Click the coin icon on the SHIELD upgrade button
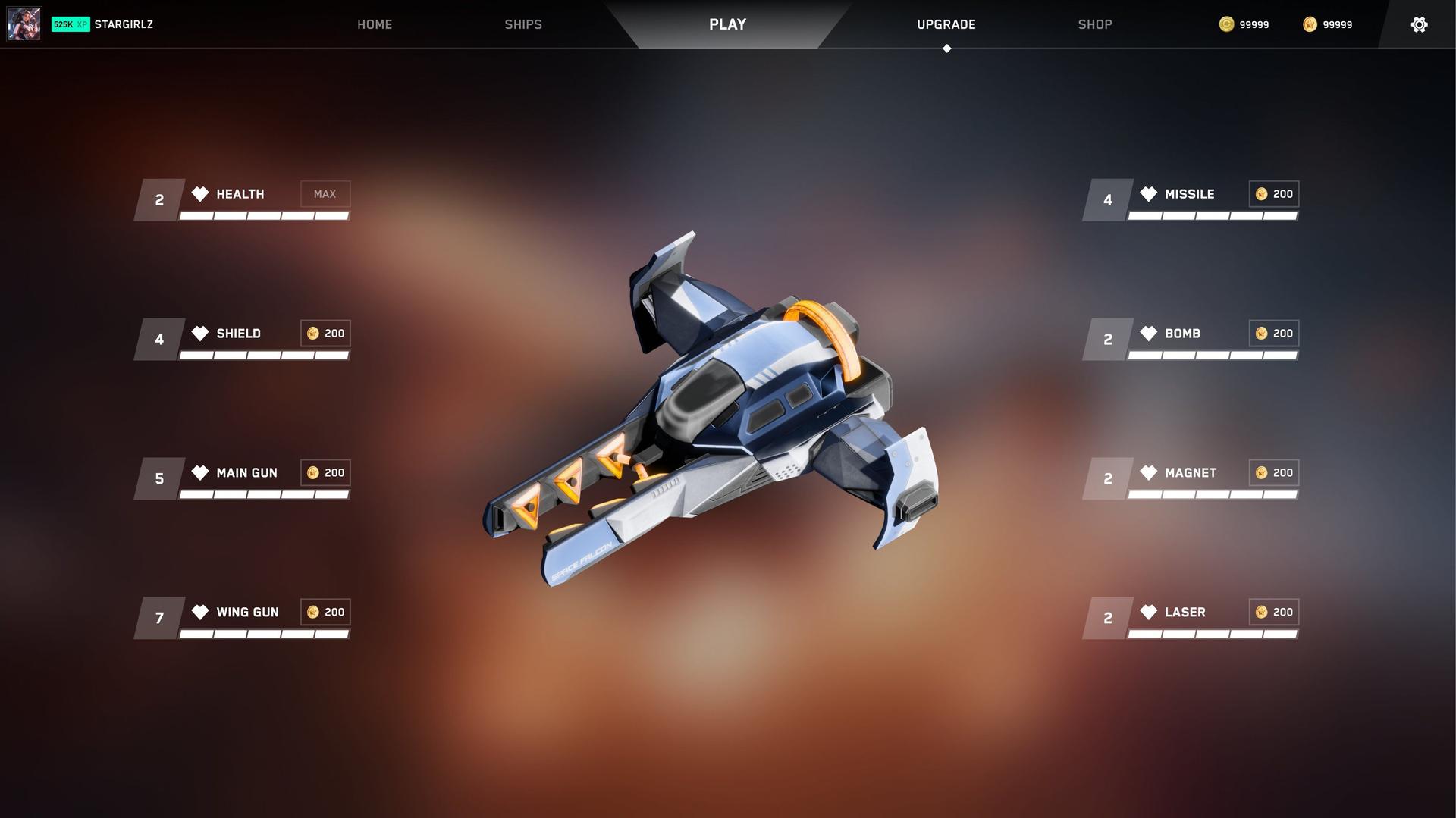This screenshot has height=818, width=1456. (x=312, y=333)
